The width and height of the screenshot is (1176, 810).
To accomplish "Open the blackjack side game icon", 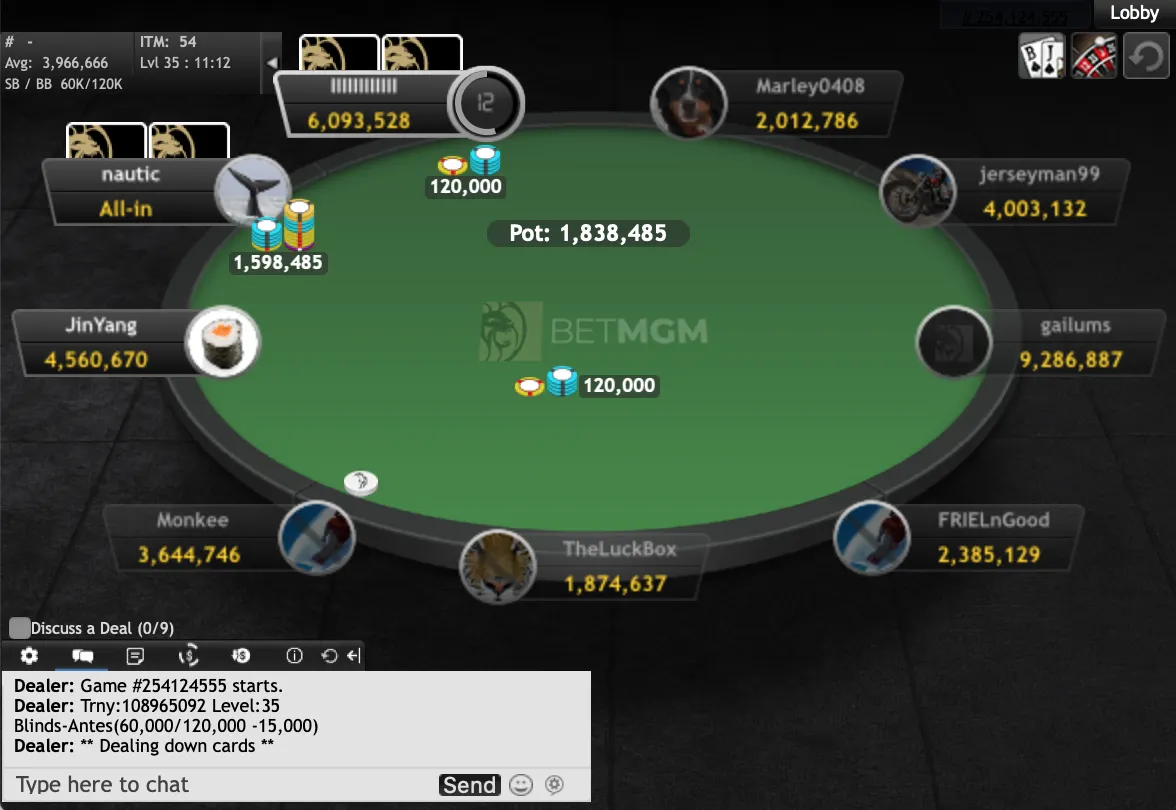I will pyautogui.click(x=1041, y=55).
